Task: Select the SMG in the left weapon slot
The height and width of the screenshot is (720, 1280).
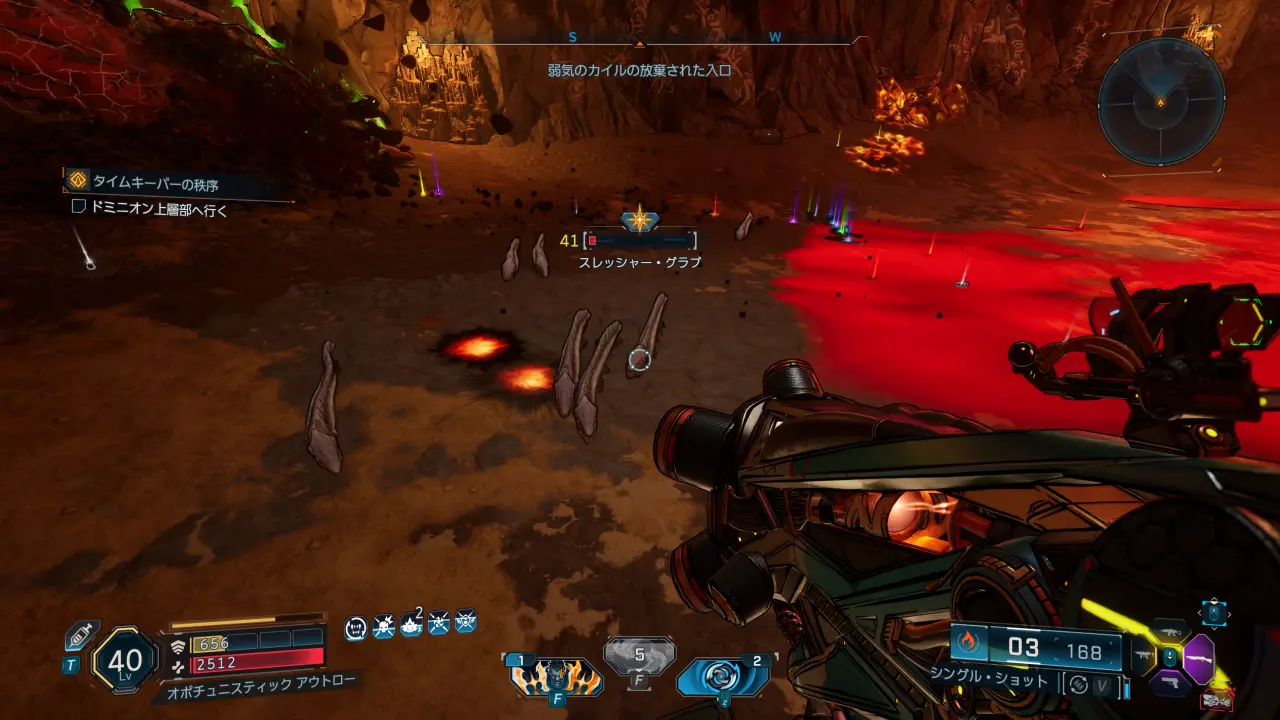Action: (1143, 657)
